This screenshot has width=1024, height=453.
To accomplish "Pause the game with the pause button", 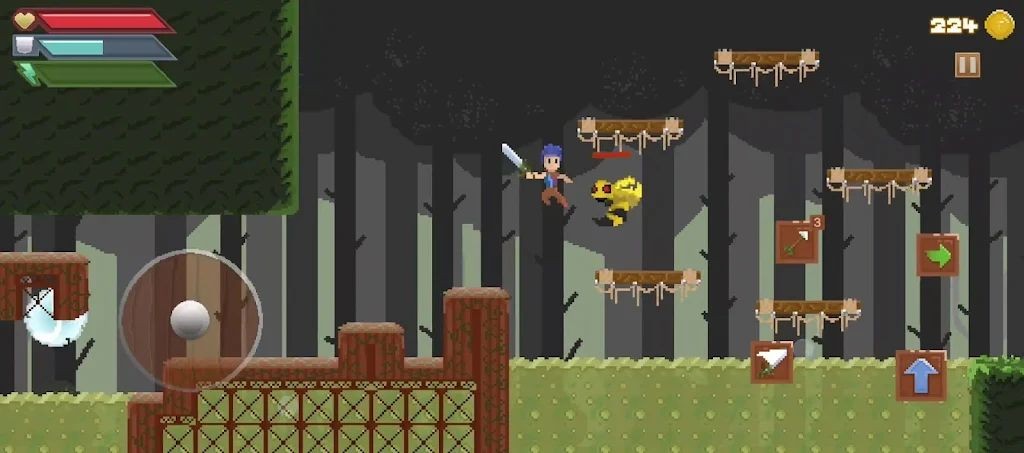I will point(967,65).
